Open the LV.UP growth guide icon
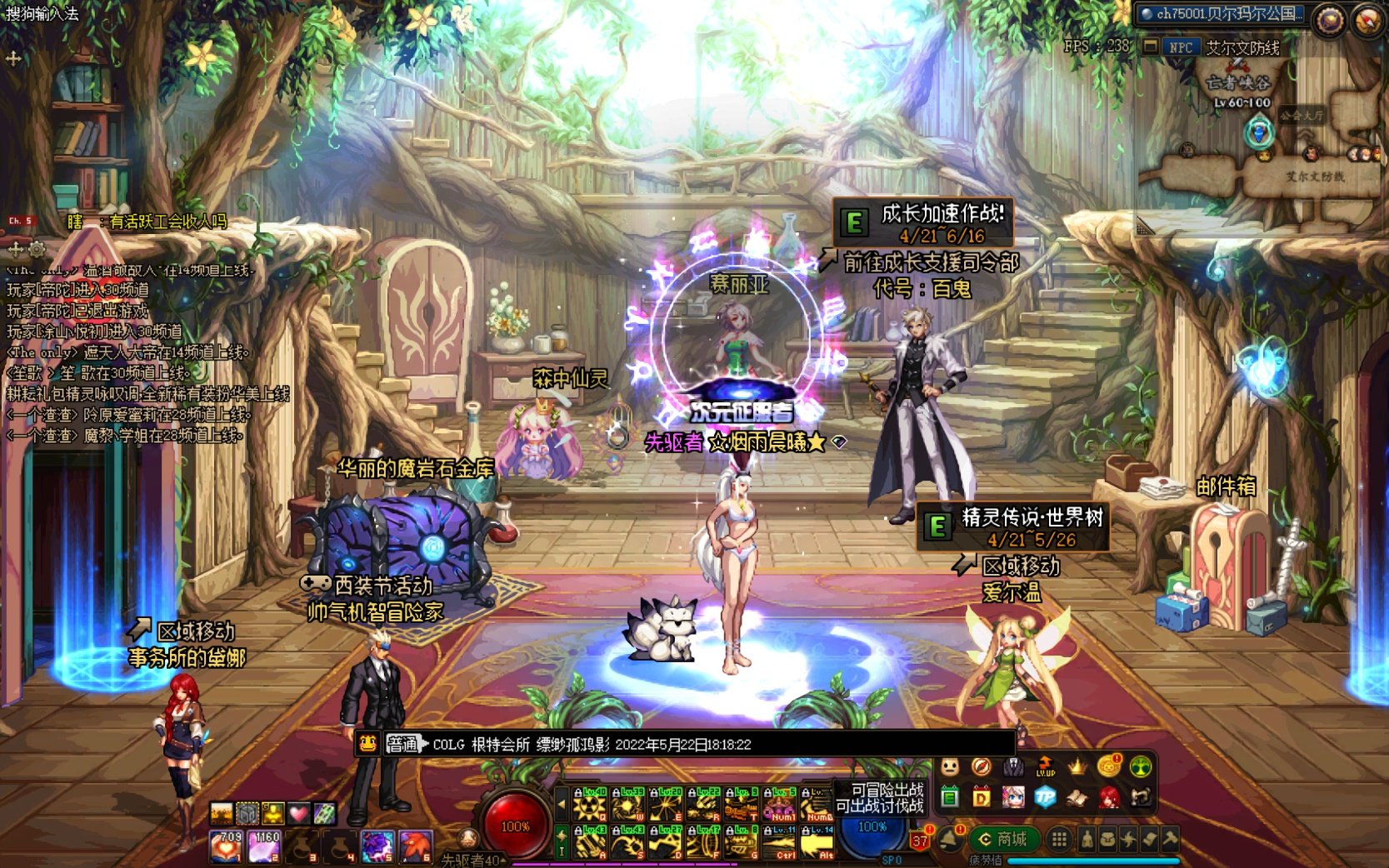 (1045, 766)
